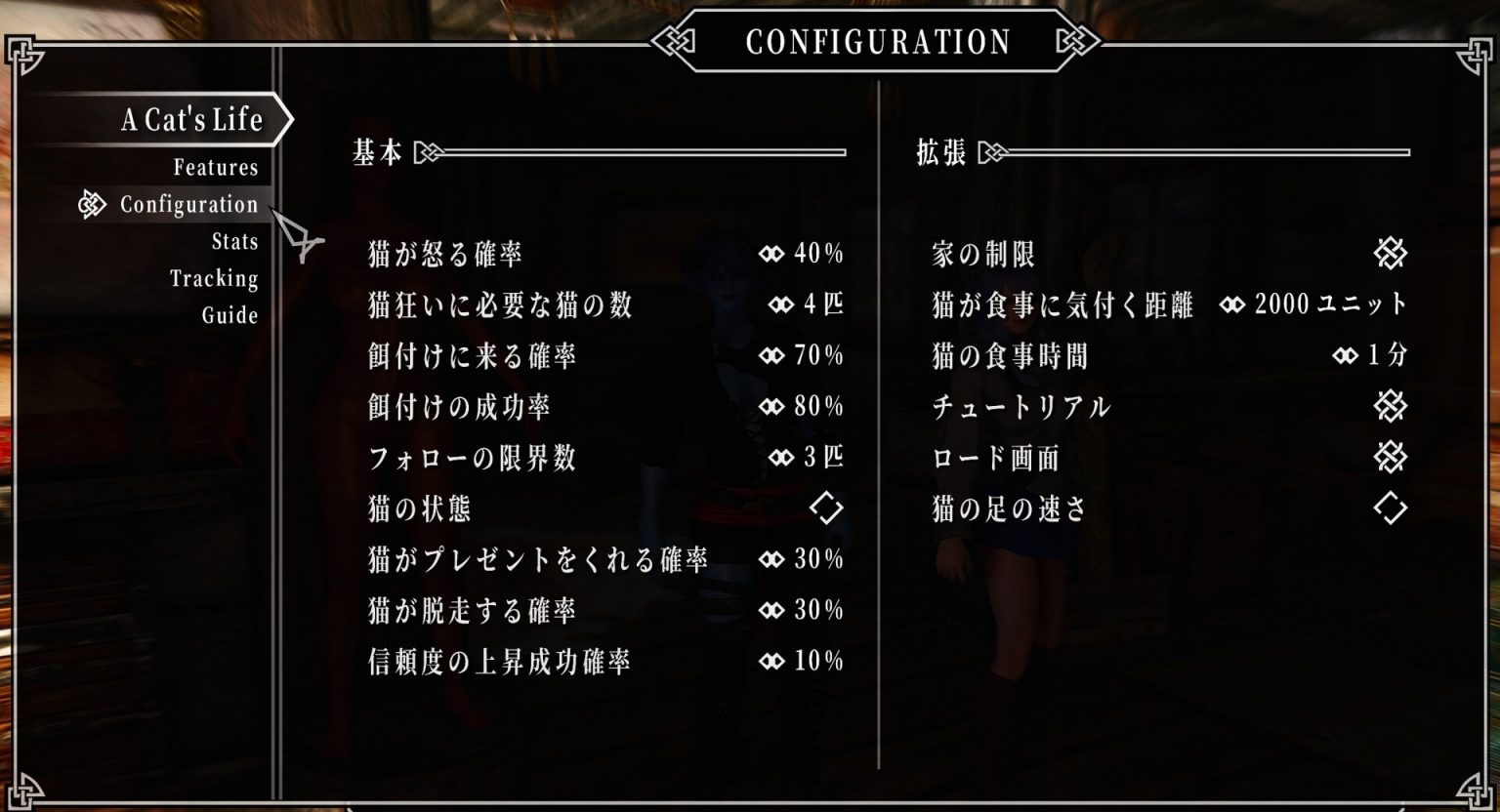Toggle the チュートリアル setting
This screenshot has height=812, width=1500.
[x=1391, y=407]
